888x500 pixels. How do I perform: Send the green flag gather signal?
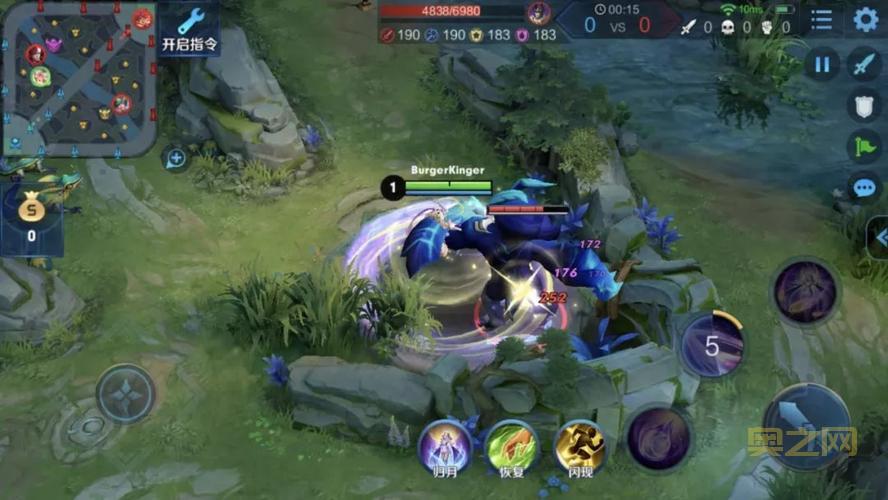[x=864, y=146]
